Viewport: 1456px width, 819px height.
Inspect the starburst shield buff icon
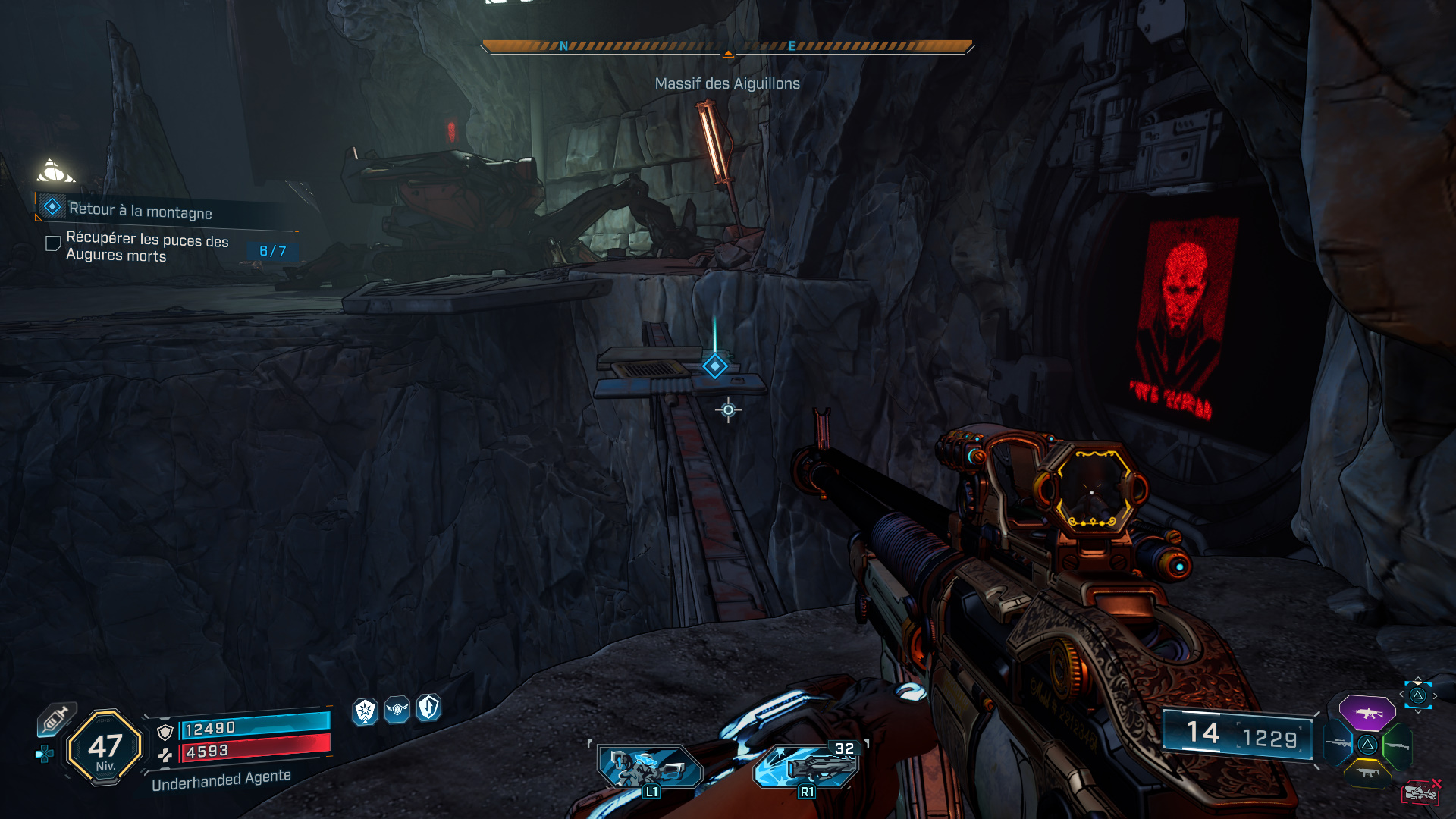pyautogui.click(x=366, y=711)
